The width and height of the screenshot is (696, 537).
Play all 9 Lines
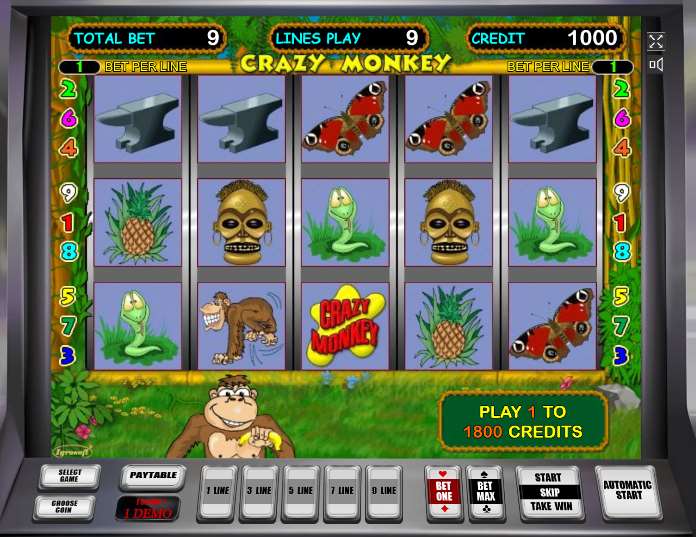tap(383, 492)
